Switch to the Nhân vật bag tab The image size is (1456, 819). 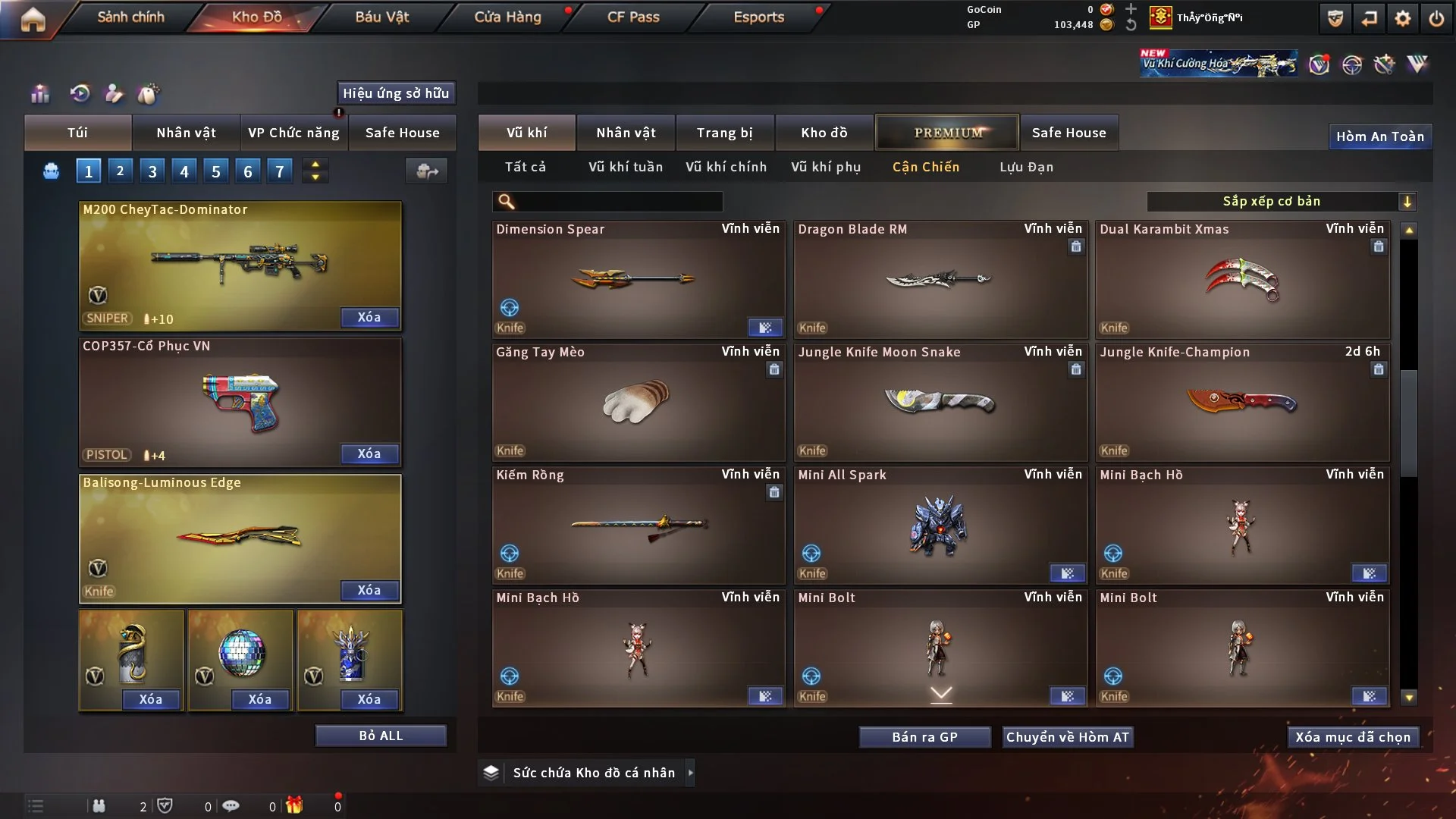coord(186,133)
